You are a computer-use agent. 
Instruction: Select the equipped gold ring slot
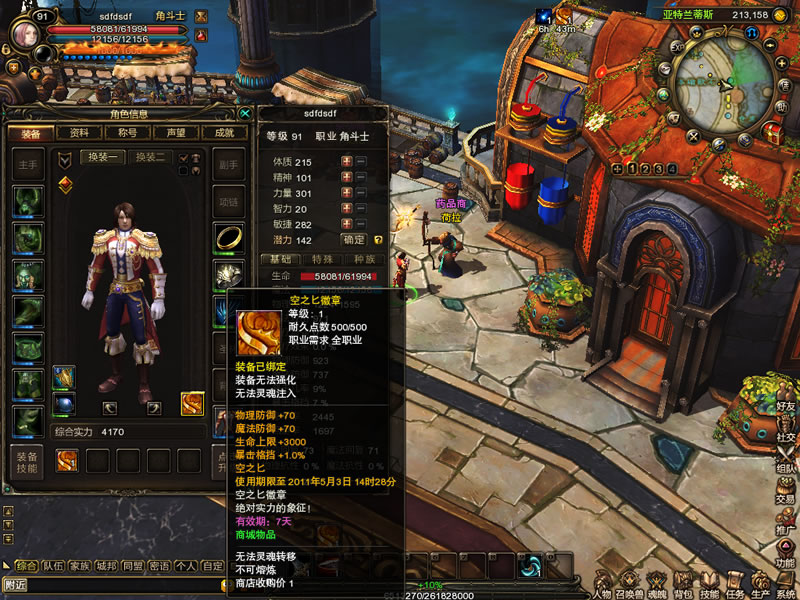pyautogui.click(x=228, y=236)
